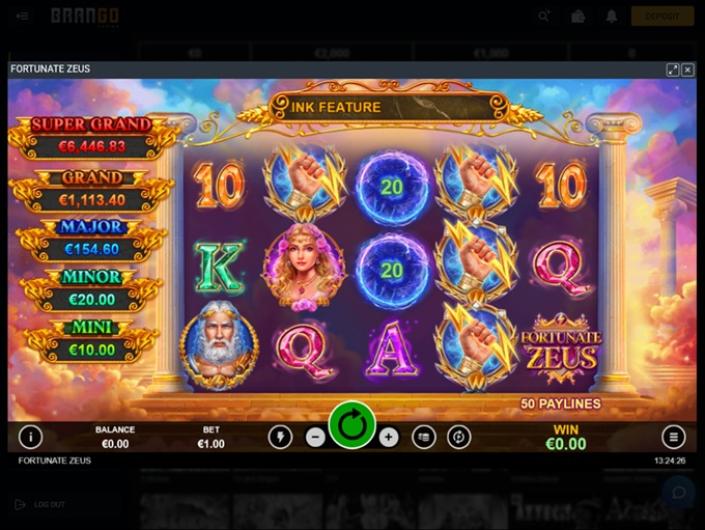This screenshot has width=705, height=530.
Task: Open the notifications bell icon
Action: 612,16
